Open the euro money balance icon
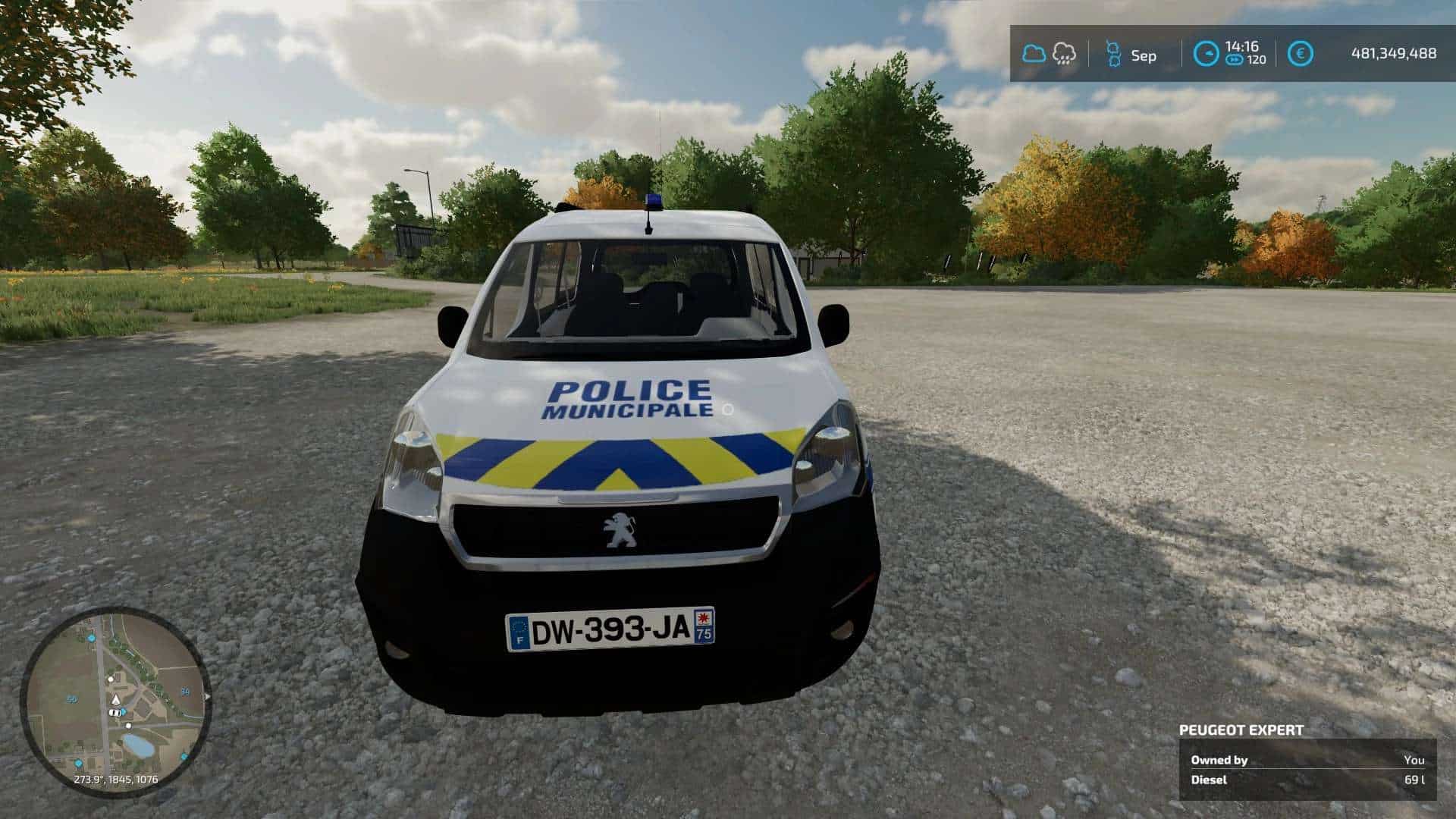The width and height of the screenshot is (1456, 819). click(1301, 54)
